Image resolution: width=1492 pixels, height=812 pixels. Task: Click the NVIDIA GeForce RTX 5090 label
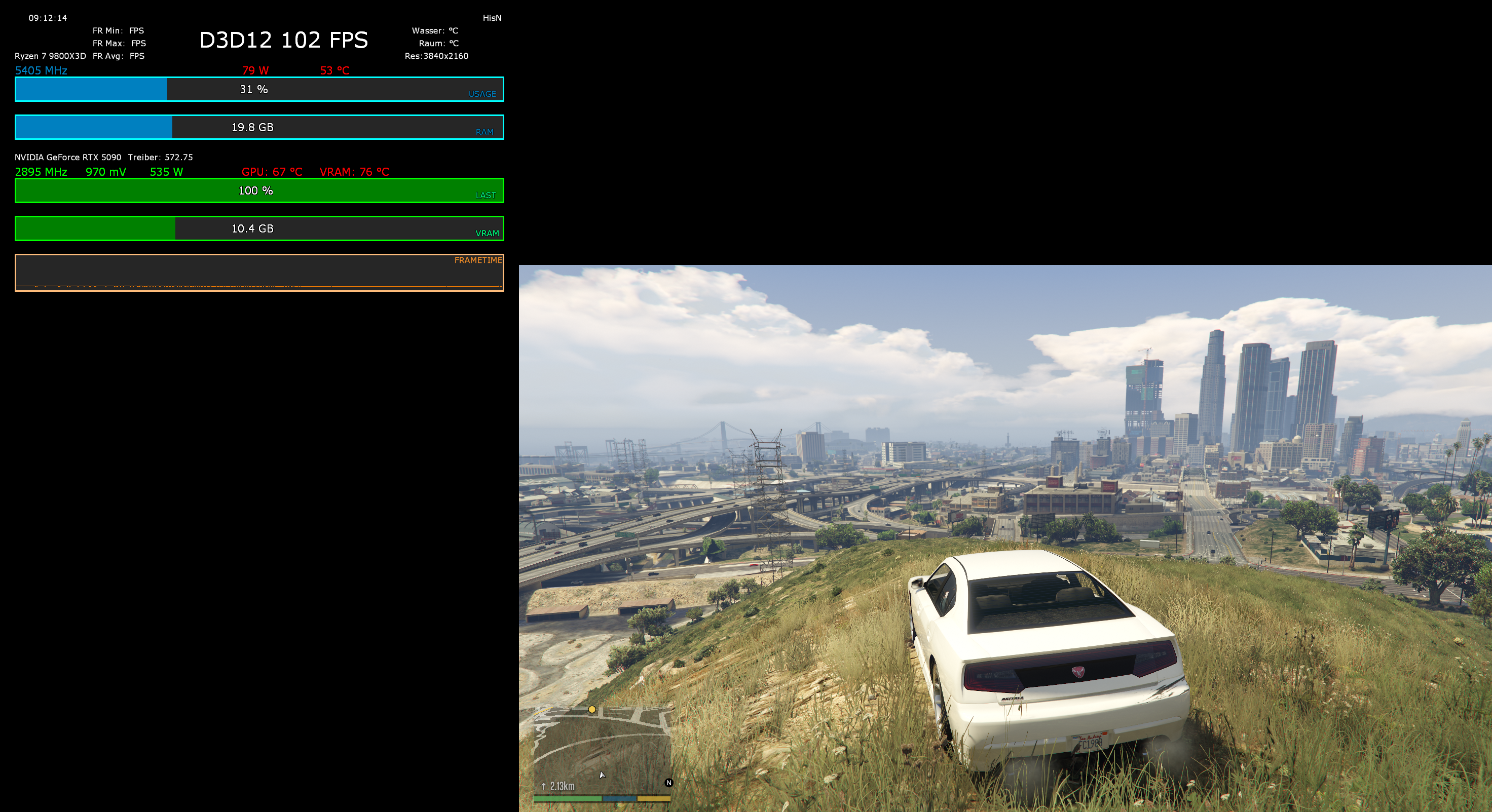click(x=68, y=157)
